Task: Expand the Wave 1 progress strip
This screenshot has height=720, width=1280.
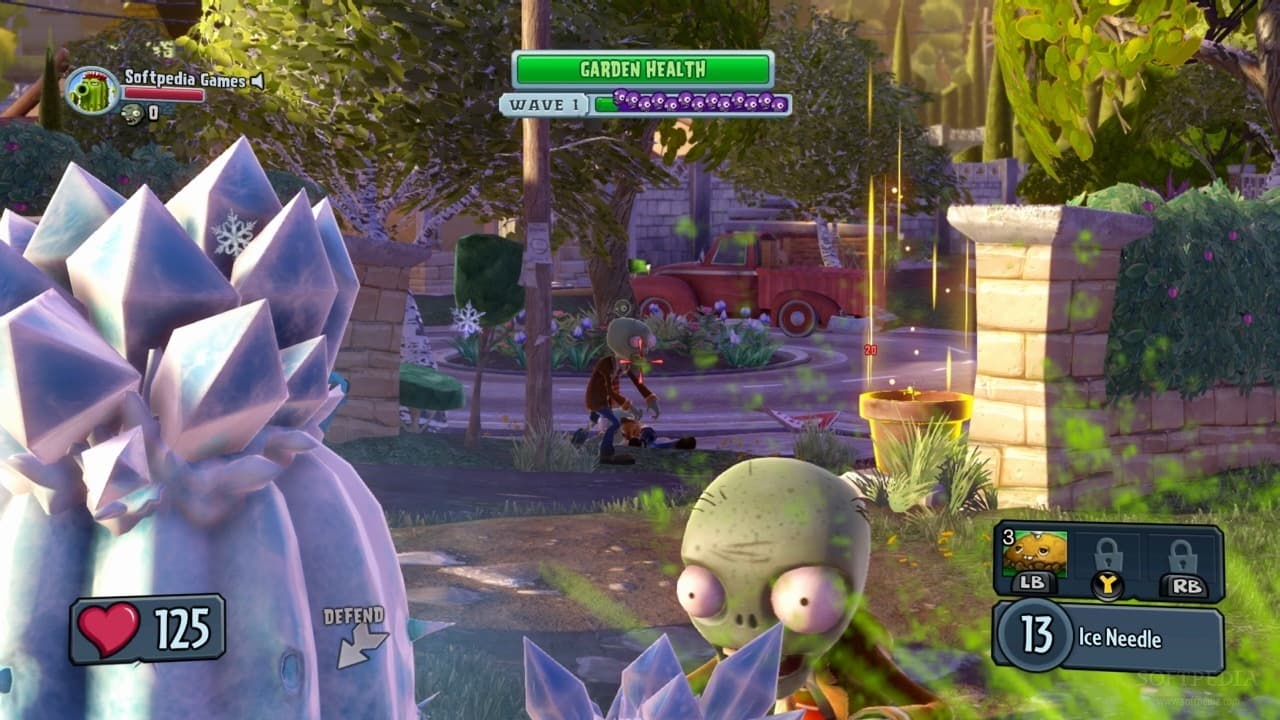Action: click(690, 103)
